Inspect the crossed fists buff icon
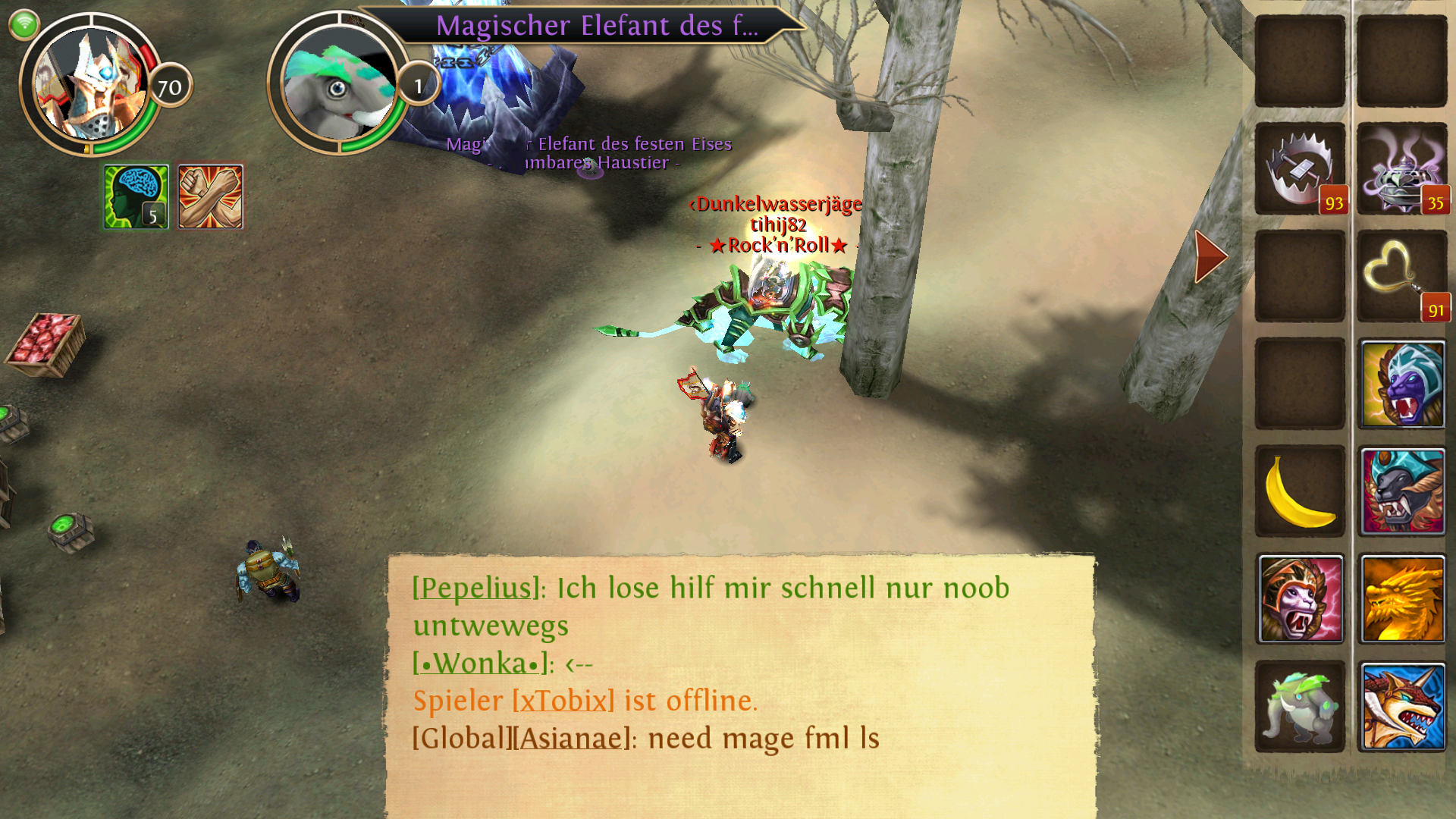 coord(210,196)
